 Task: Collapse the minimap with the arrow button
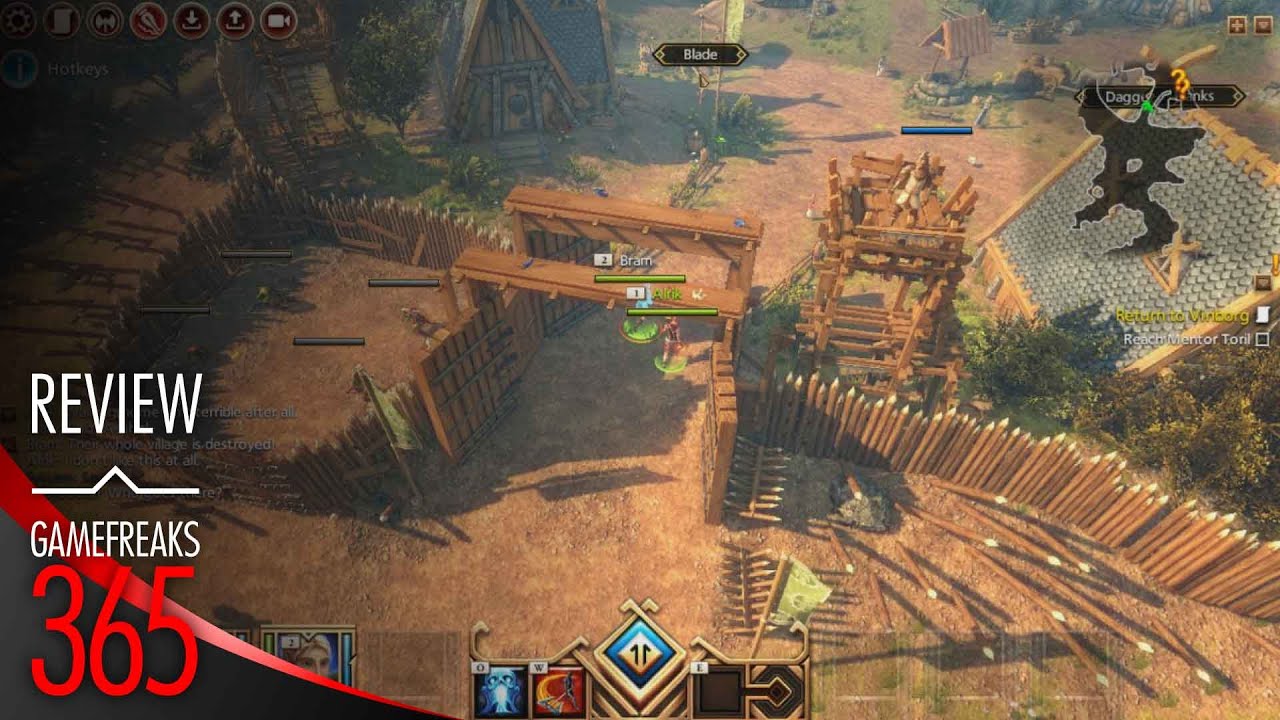tap(1261, 27)
